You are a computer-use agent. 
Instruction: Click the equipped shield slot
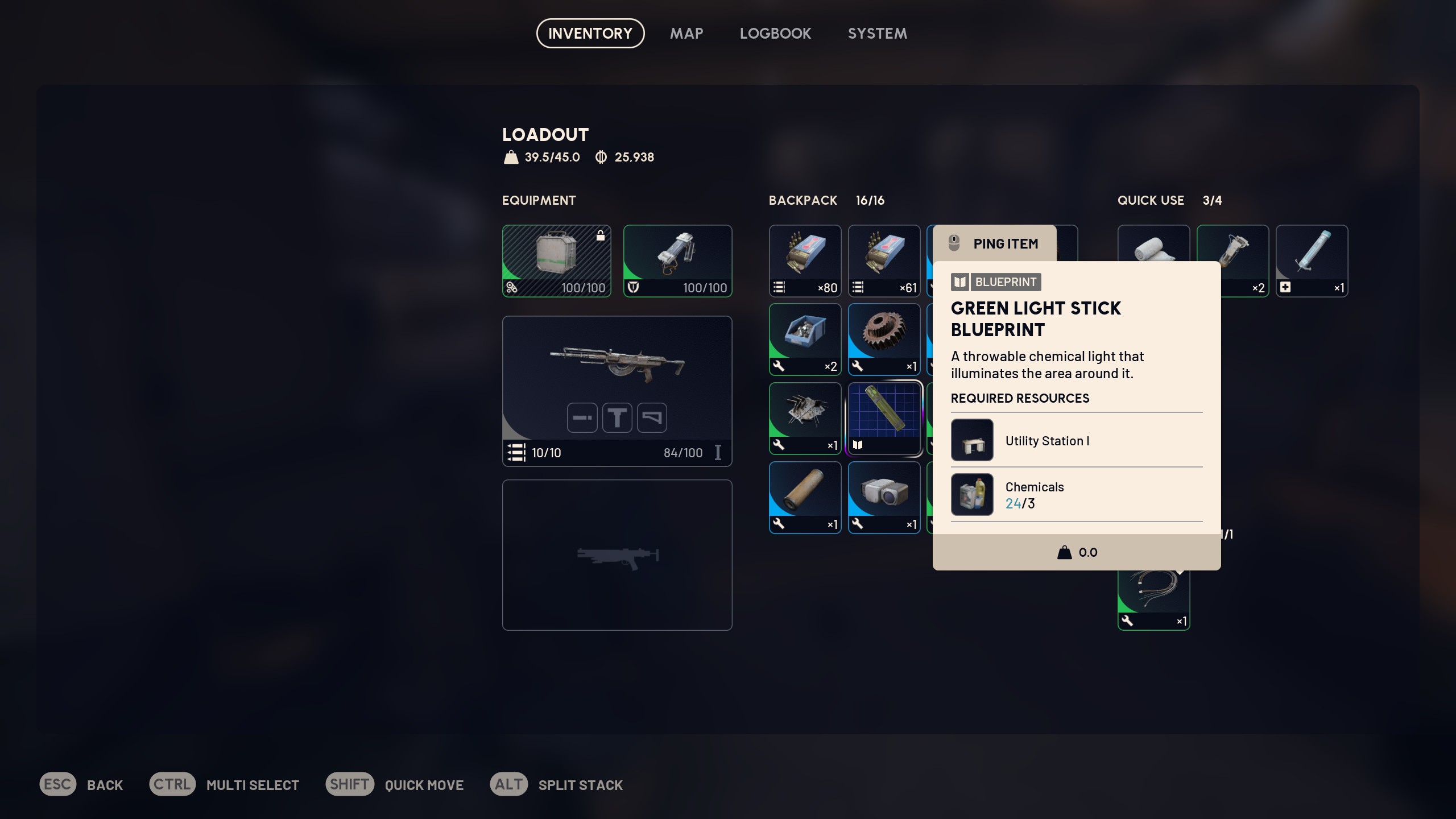[677, 260]
